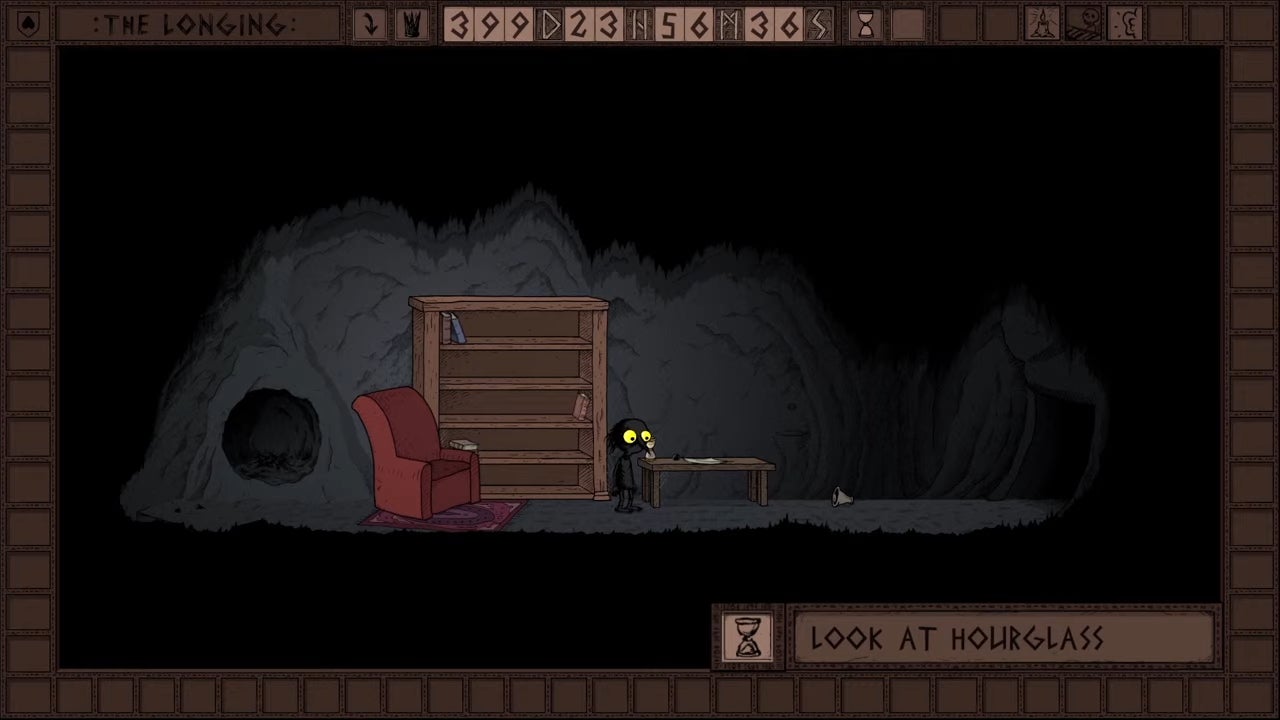Click the book on the middle shelf
This screenshot has height=720, width=1280.
[583, 407]
